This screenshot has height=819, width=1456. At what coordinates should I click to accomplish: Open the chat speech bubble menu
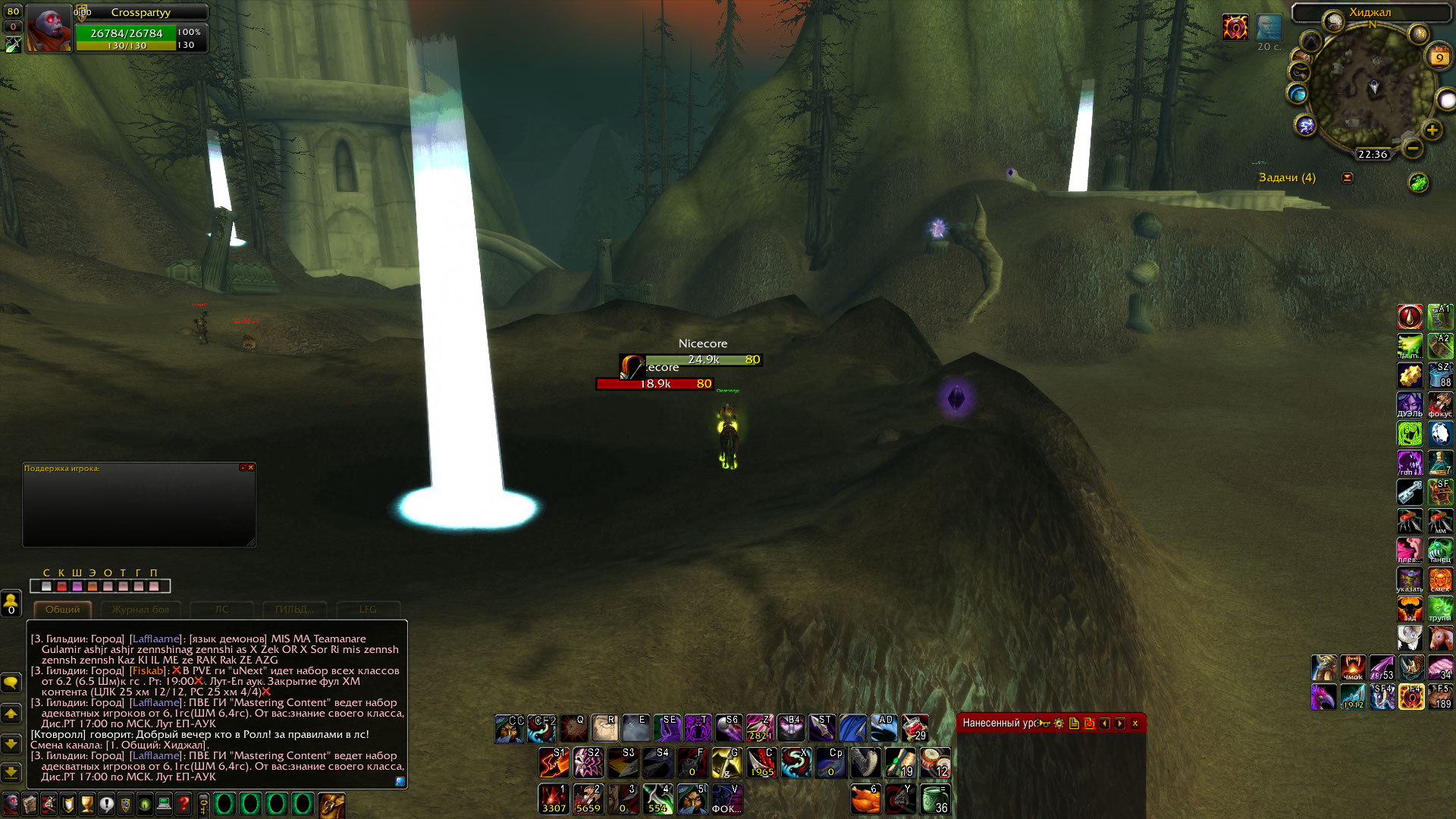tap(11, 682)
